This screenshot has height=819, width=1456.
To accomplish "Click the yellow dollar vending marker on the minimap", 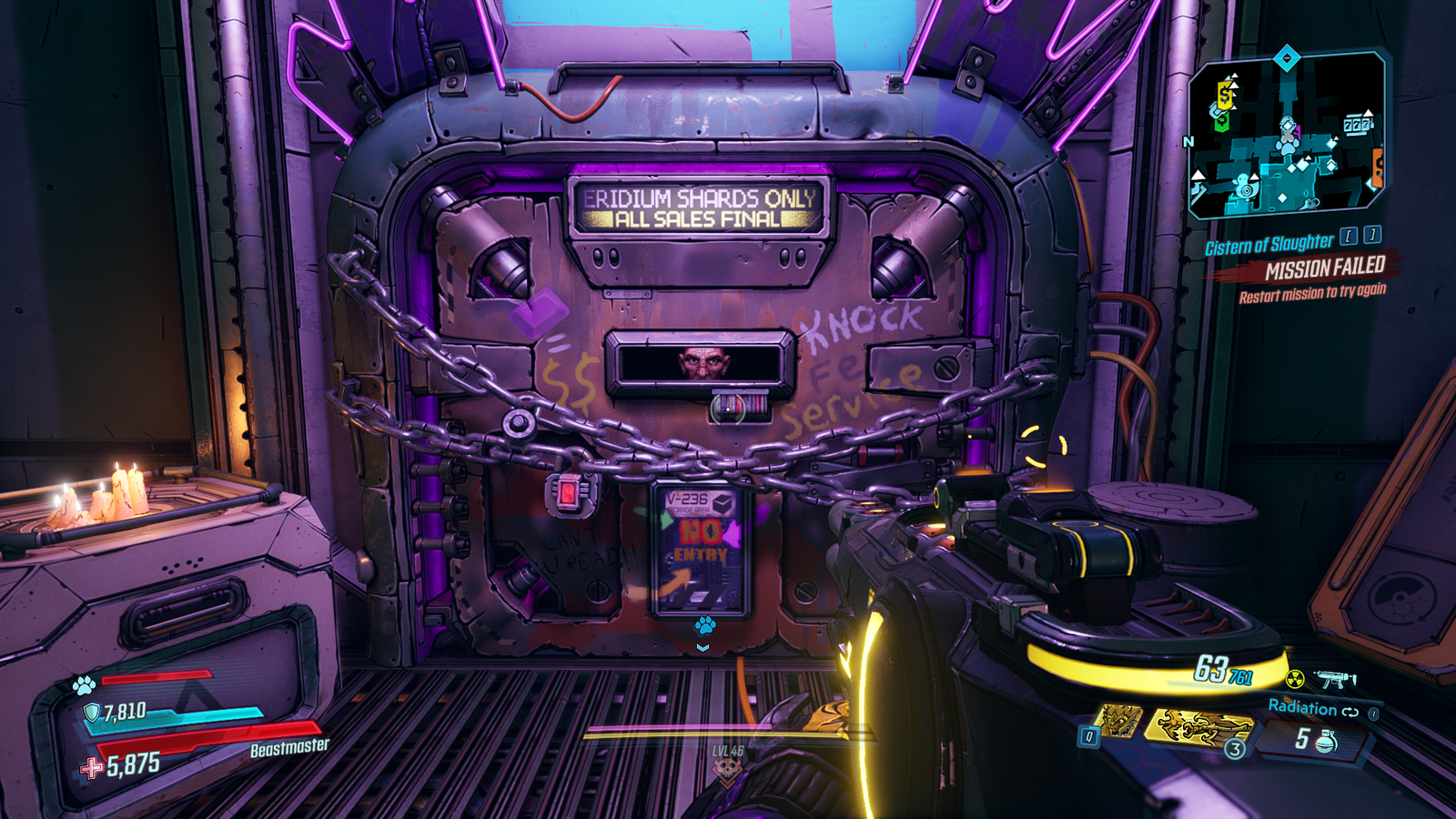I will pyautogui.click(x=1223, y=94).
